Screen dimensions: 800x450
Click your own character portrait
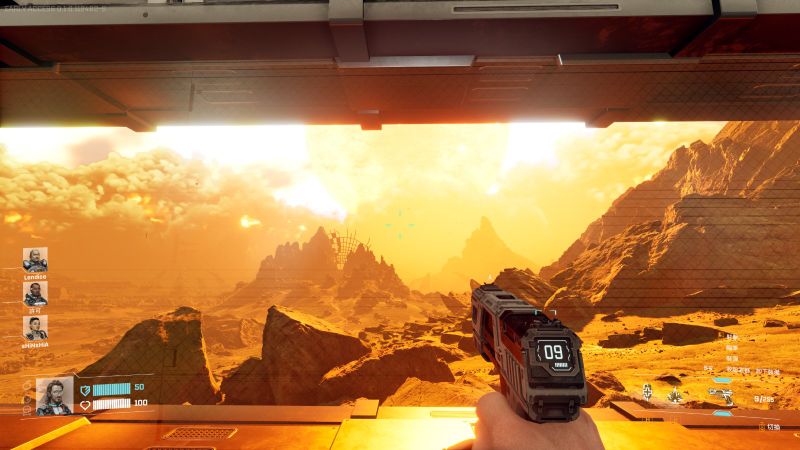(54, 396)
